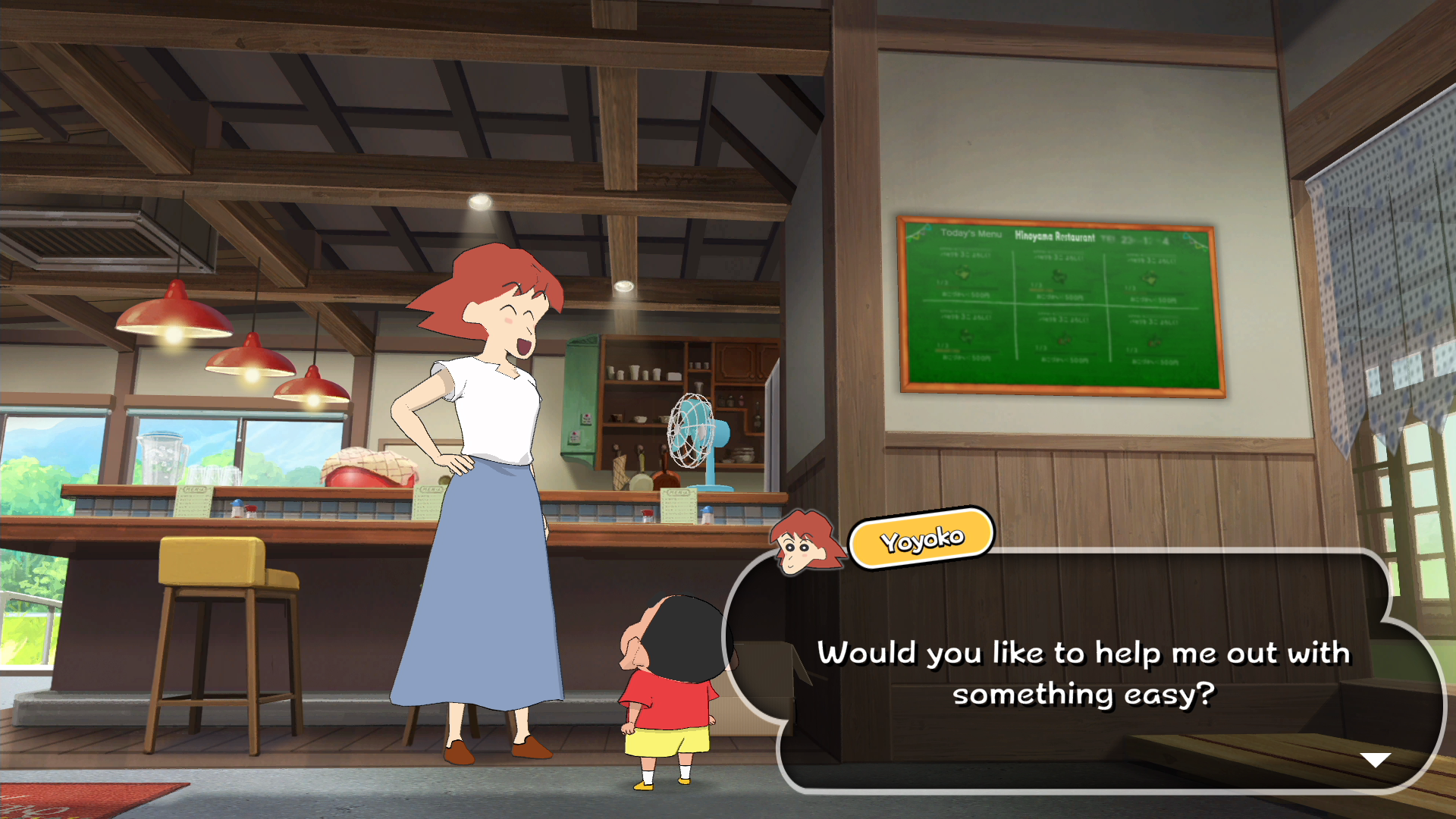This screenshot has width=1456, height=819.
Task: Select the Today's Menu header on the chalkboard
Action: coord(971,234)
